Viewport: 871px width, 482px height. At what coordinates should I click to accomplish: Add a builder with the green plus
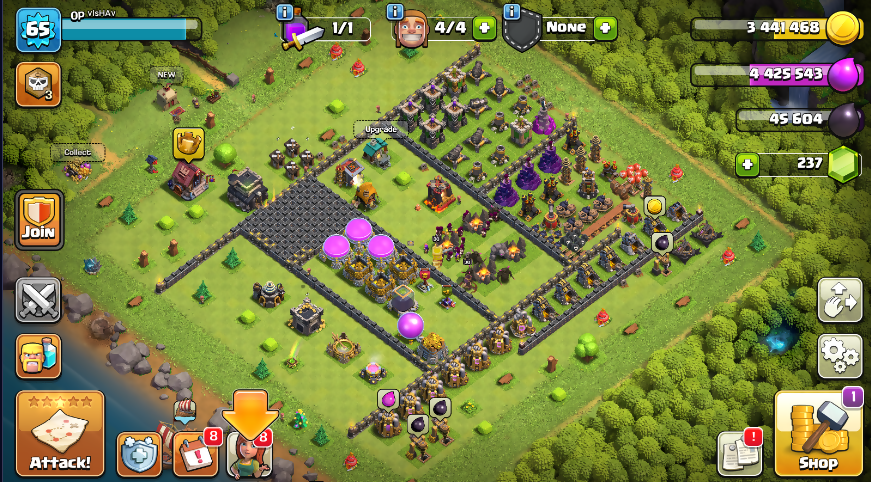click(x=484, y=28)
